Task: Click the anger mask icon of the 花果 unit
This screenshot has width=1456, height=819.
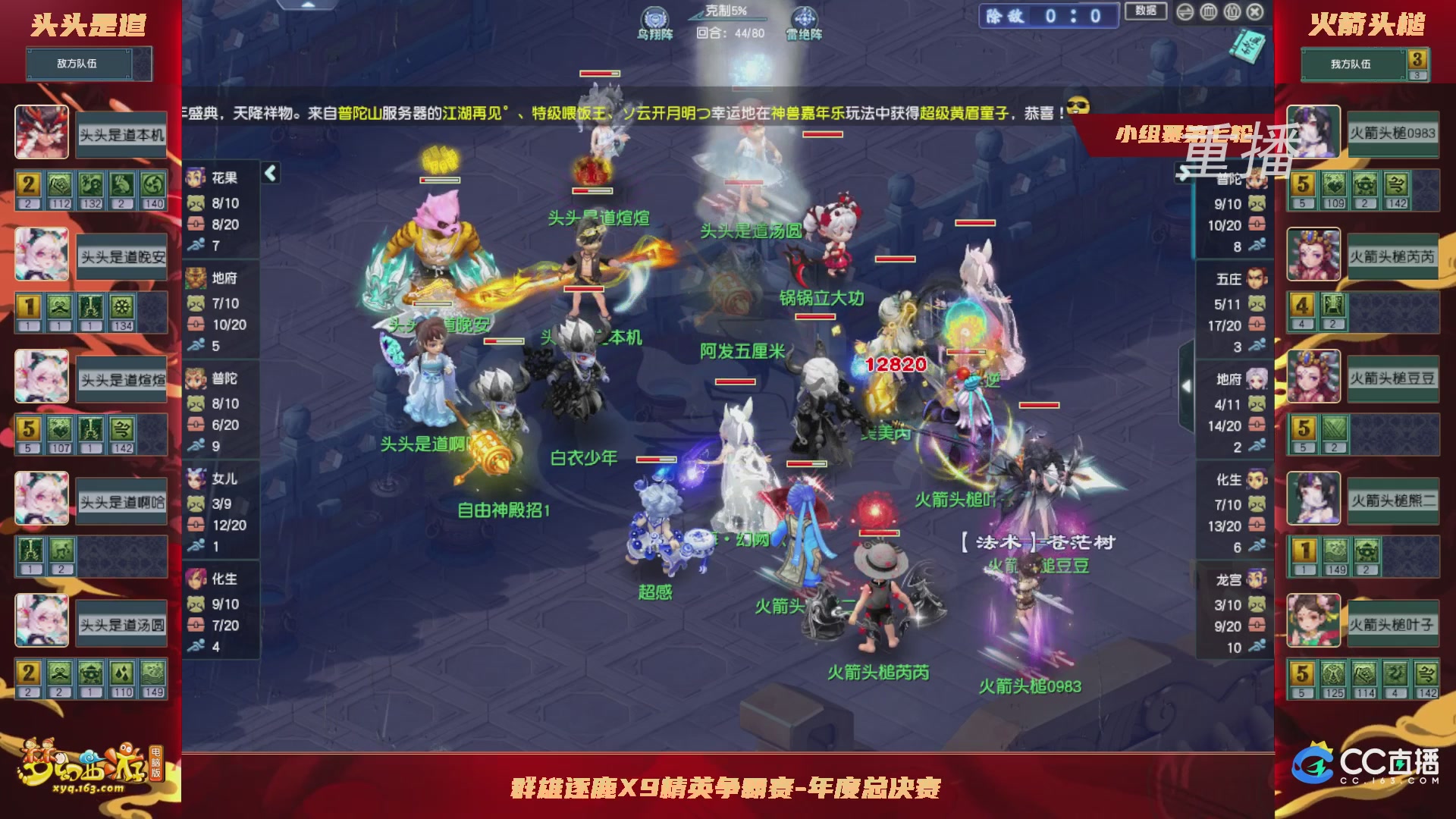Action: click(x=195, y=203)
